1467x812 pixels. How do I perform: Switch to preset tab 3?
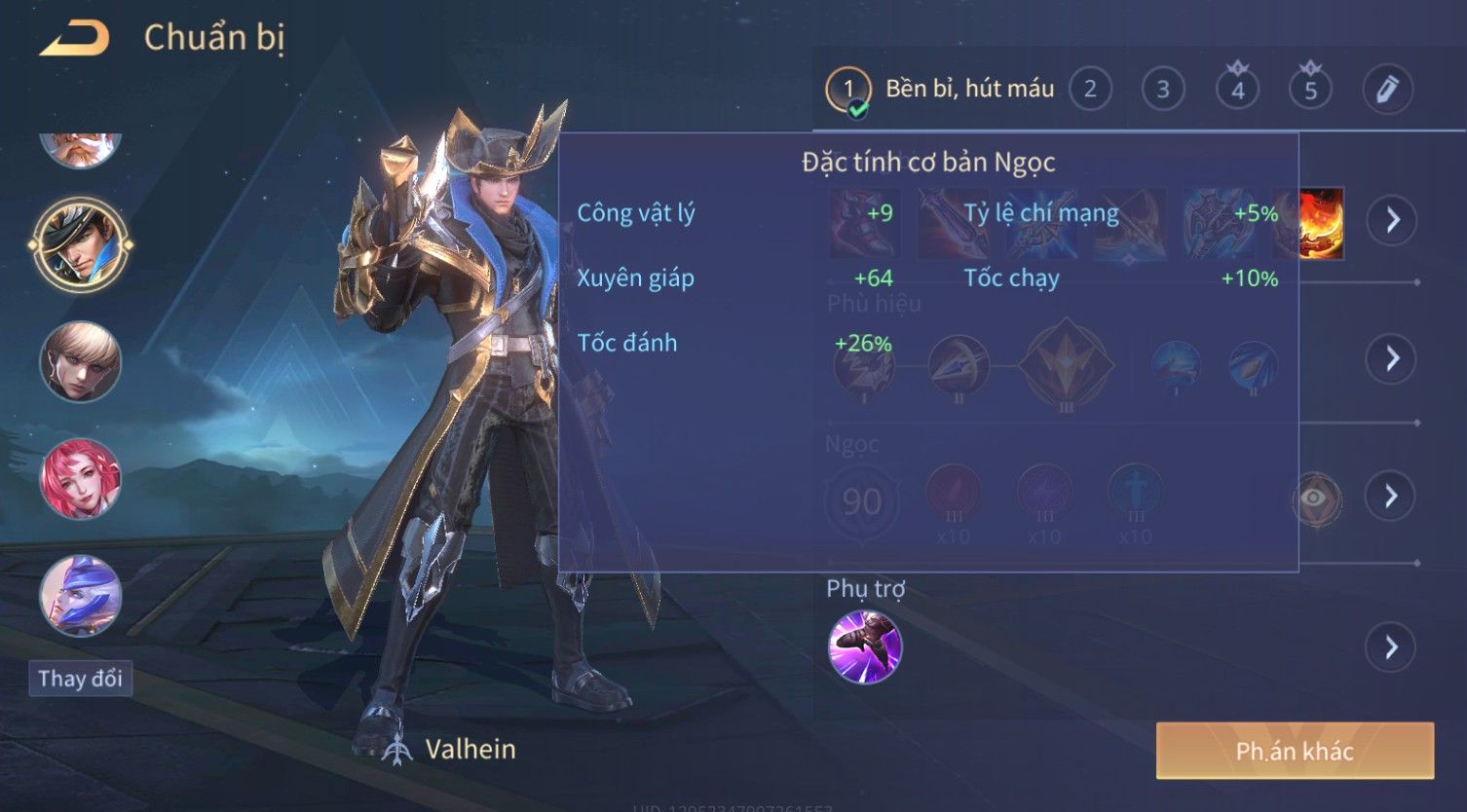pyautogui.click(x=1163, y=90)
